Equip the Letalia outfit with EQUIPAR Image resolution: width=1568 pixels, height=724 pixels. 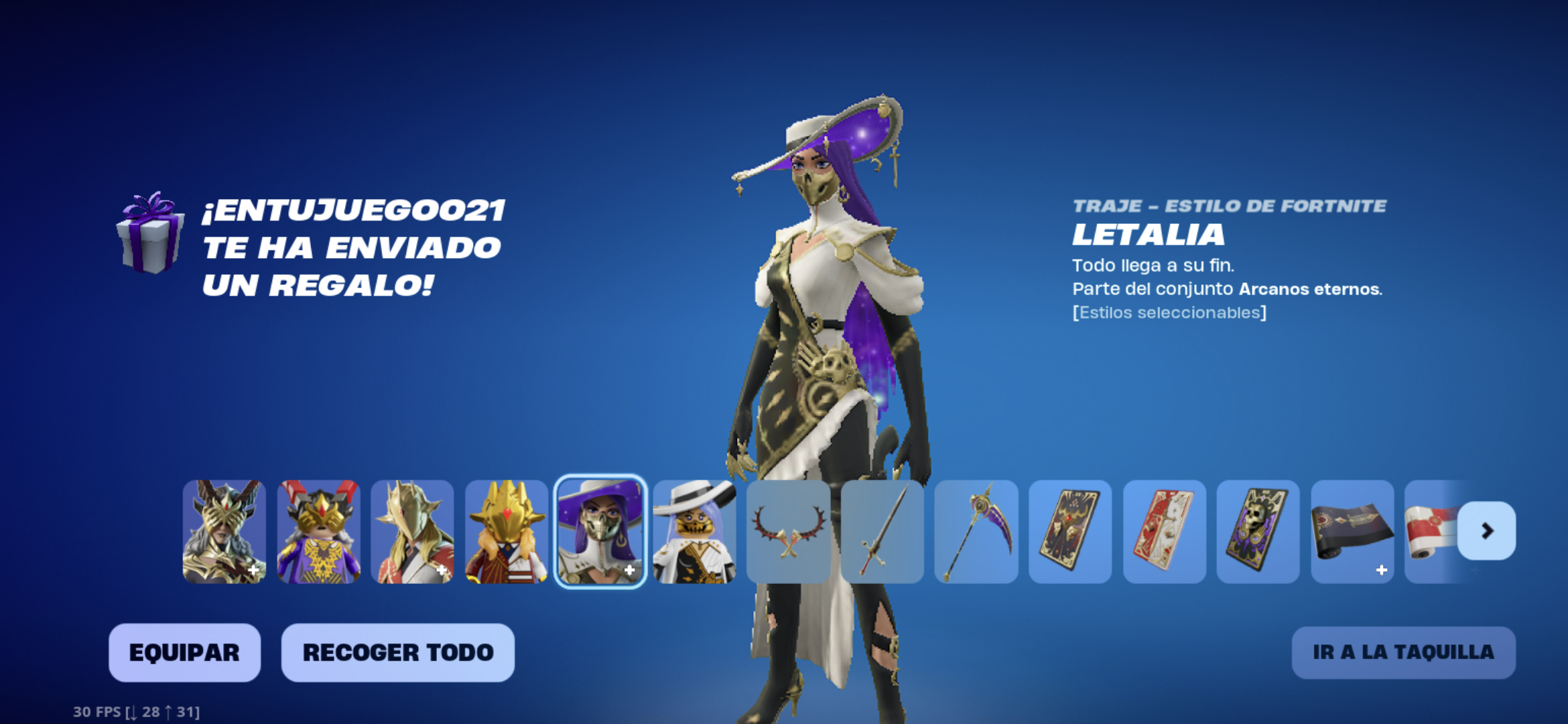[184, 652]
